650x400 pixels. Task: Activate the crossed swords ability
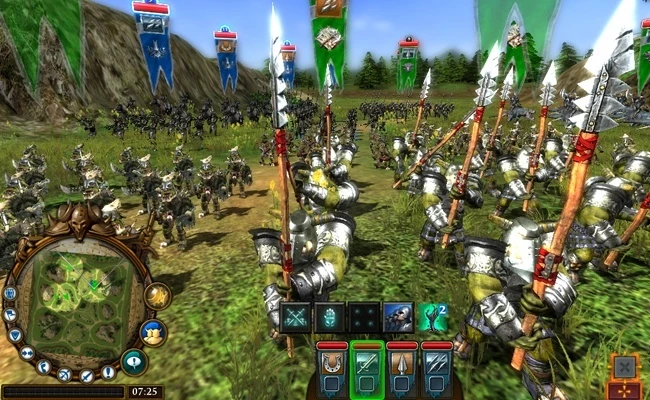(297, 316)
